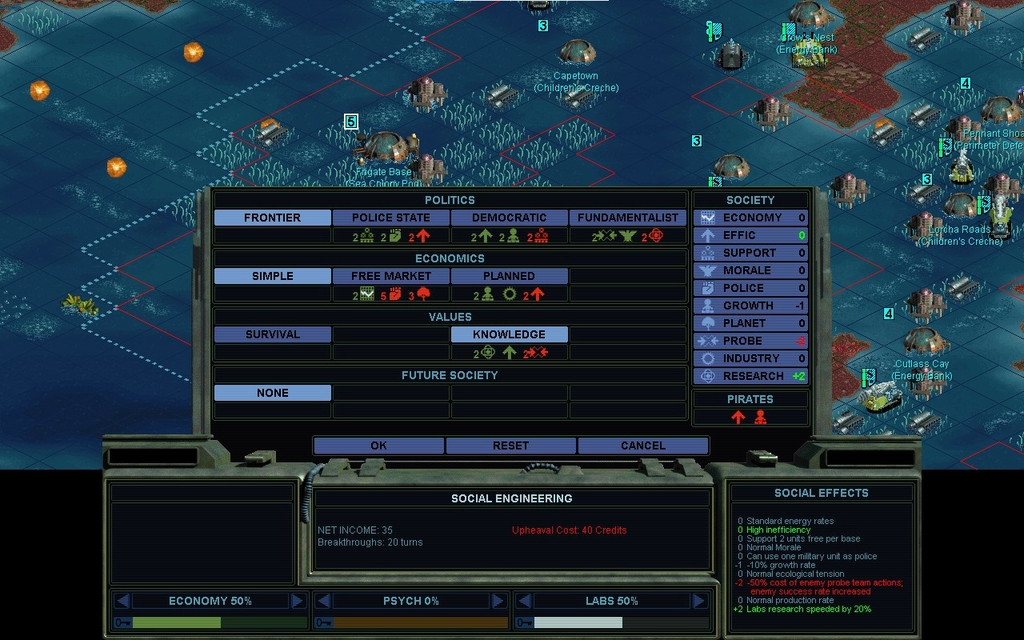Switch politics to Democratic

coord(509,218)
